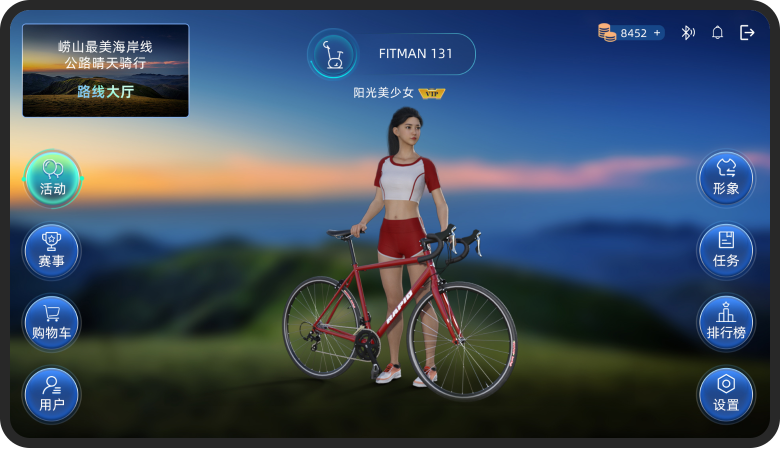Open the 购物车 shopping cart
The height and width of the screenshot is (460, 780).
(52, 322)
